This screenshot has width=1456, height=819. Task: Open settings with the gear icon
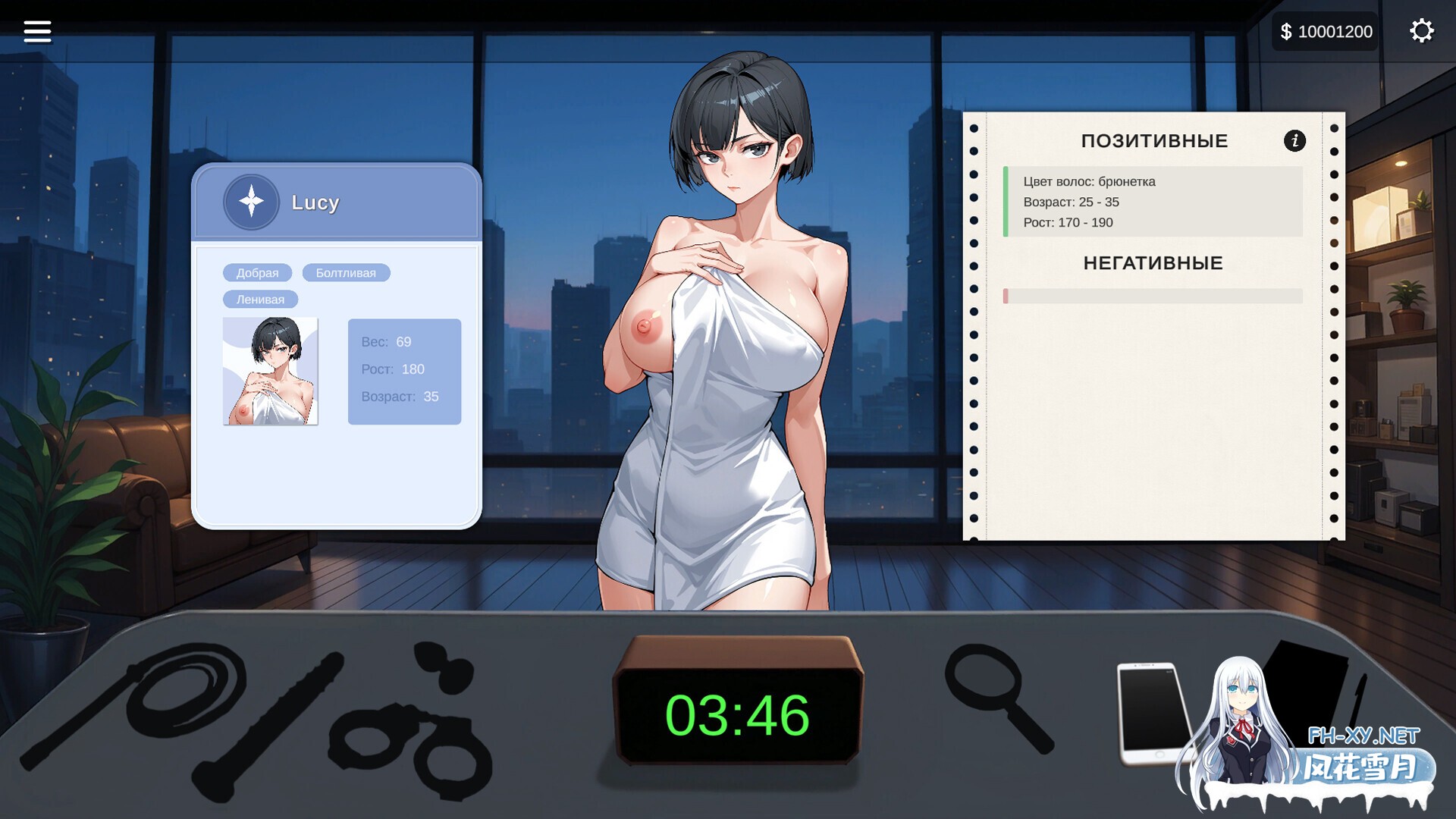1421,31
